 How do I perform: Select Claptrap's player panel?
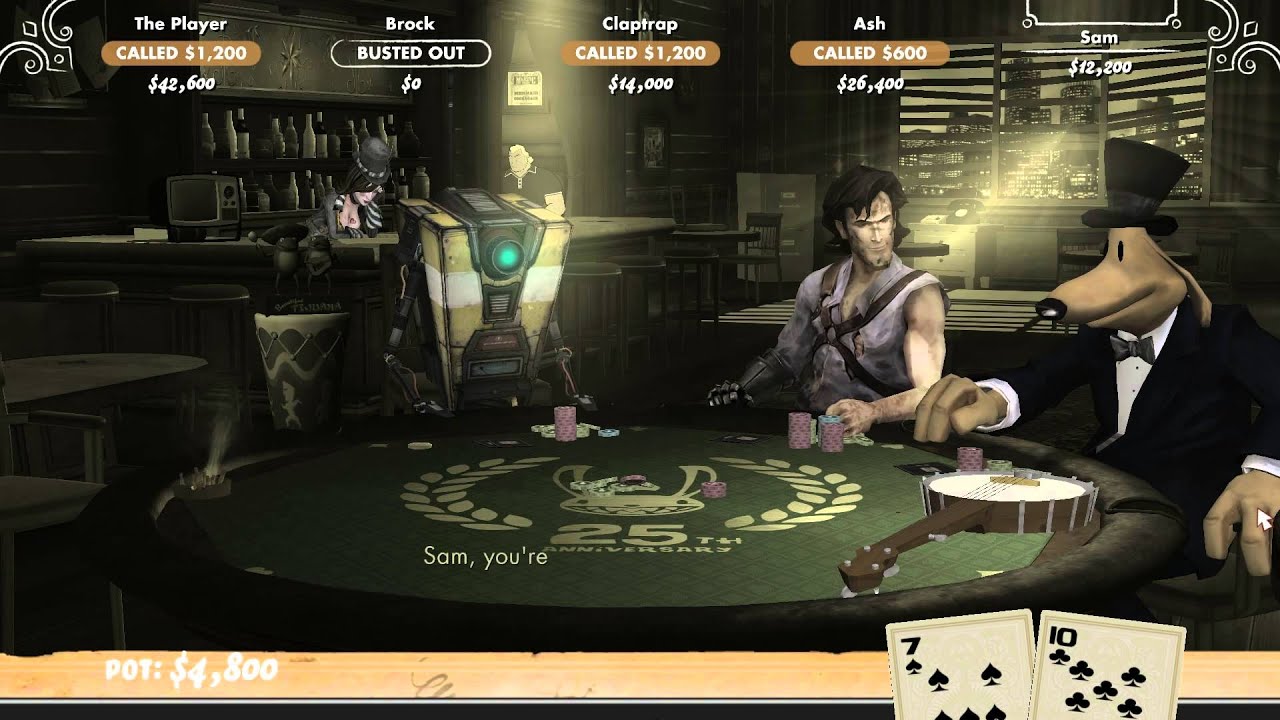point(640,53)
